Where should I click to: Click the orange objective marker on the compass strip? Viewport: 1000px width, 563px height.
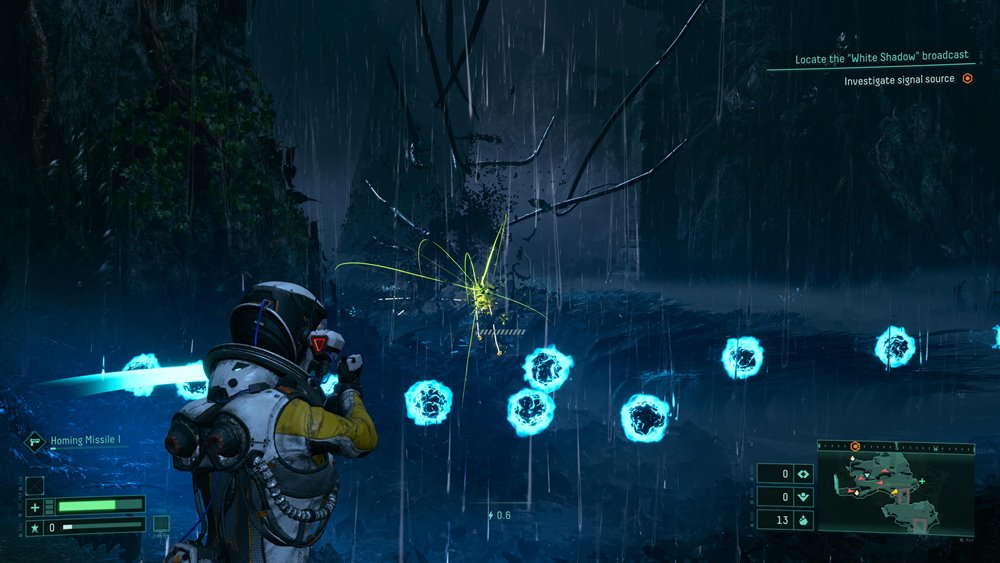[857, 446]
